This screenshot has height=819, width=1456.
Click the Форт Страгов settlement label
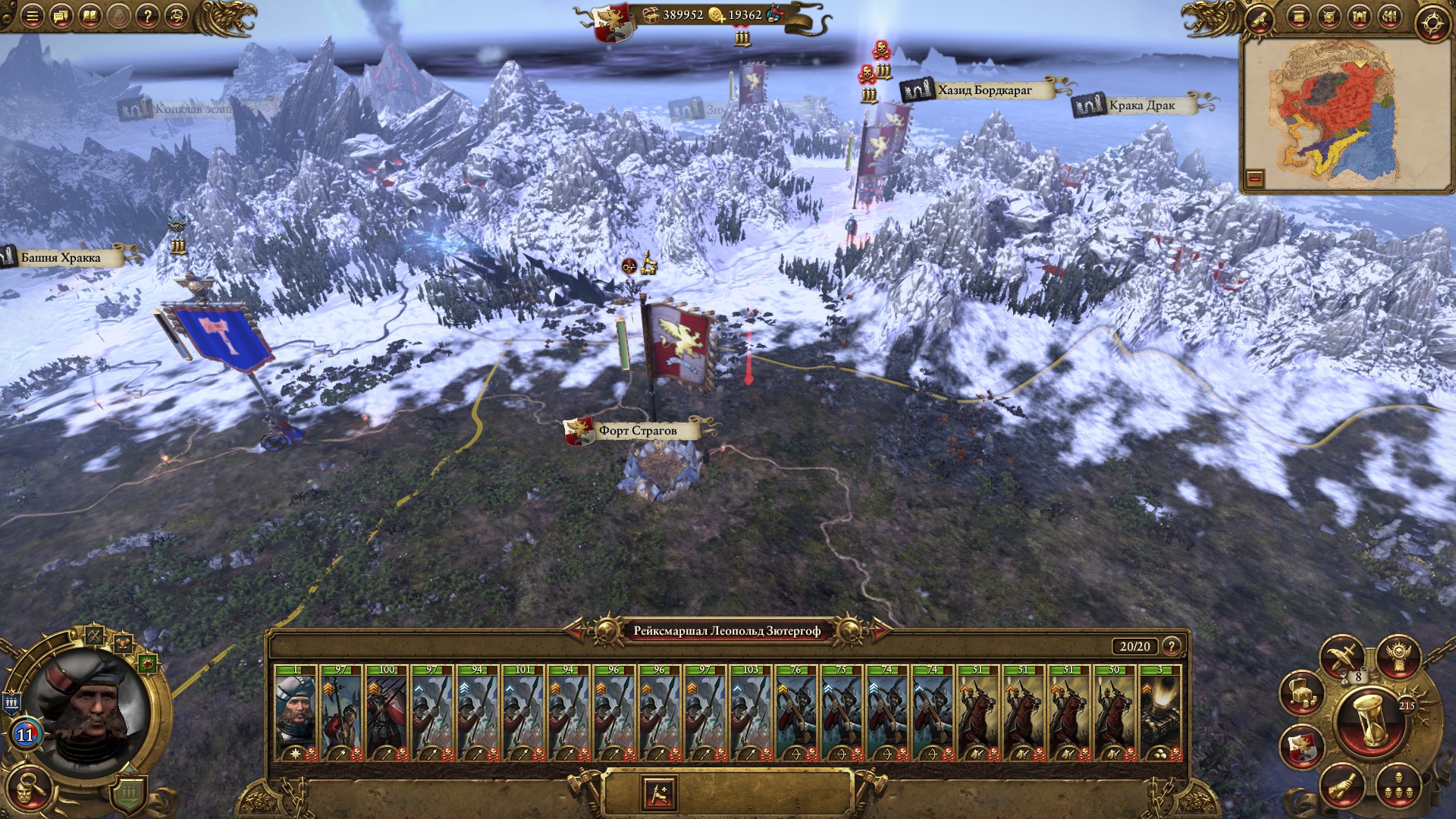(x=637, y=431)
